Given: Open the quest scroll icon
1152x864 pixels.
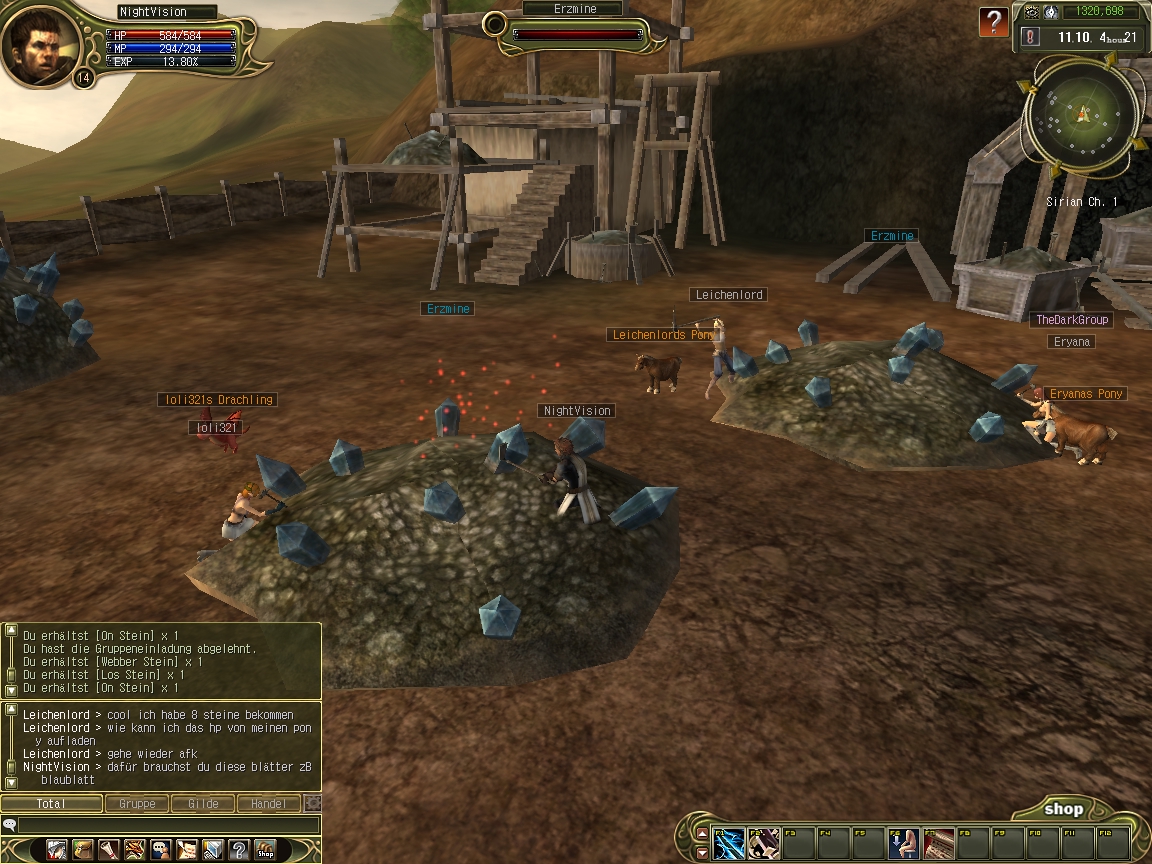Looking at the screenshot, I should (x=109, y=850).
